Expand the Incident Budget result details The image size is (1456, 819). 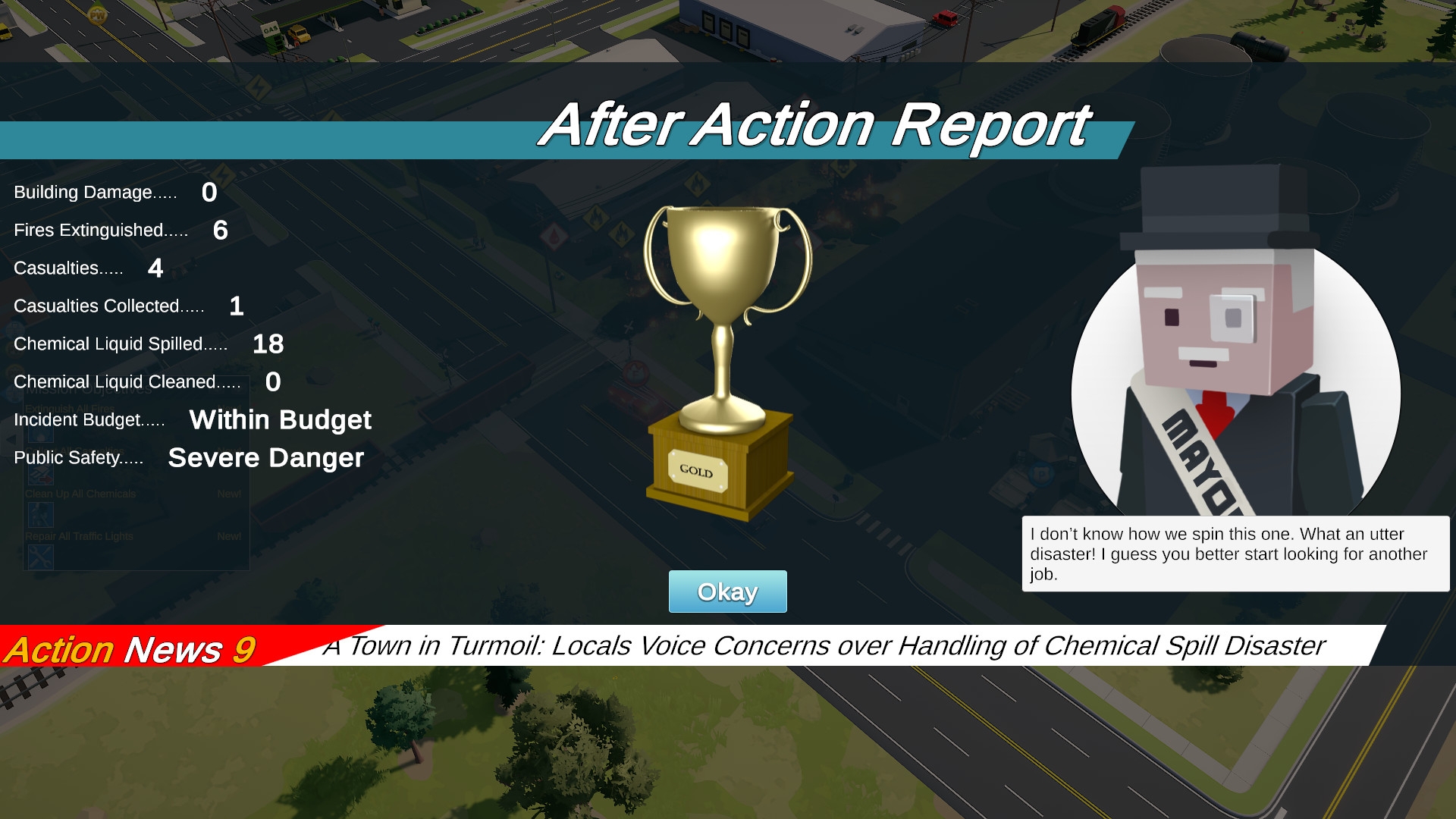point(281,420)
